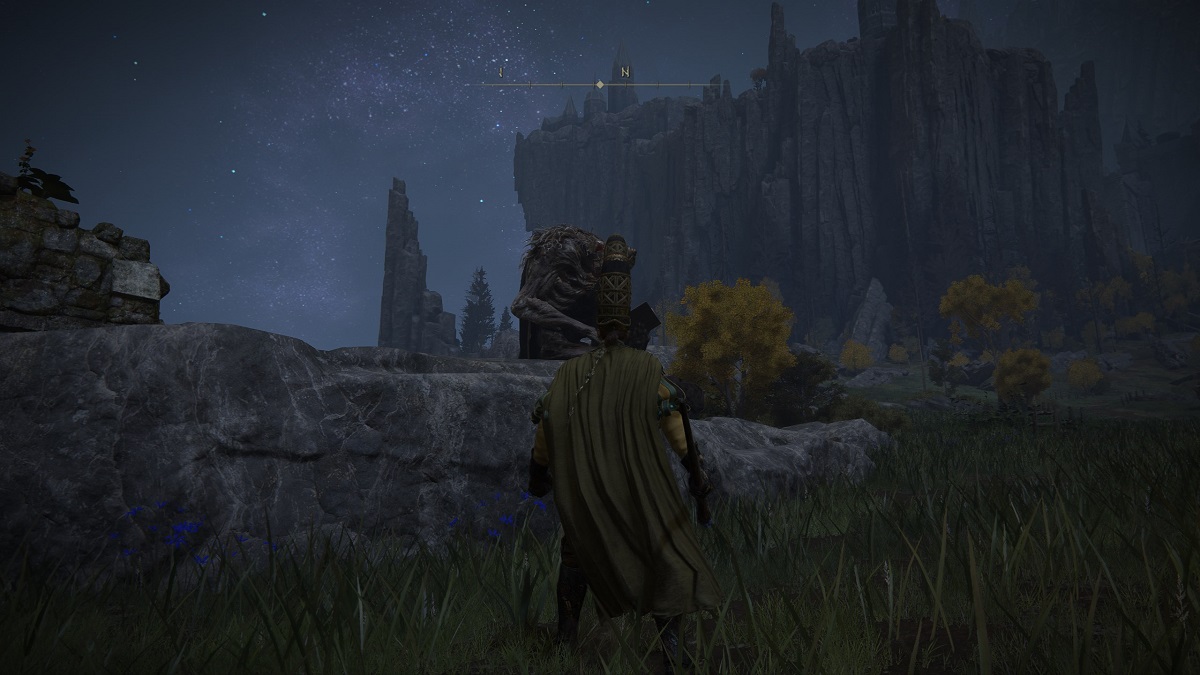The image size is (1200, 675).
Task: Click the compass bar's center diamond marker
Action: pyautogui.click(x=599, y=85)
